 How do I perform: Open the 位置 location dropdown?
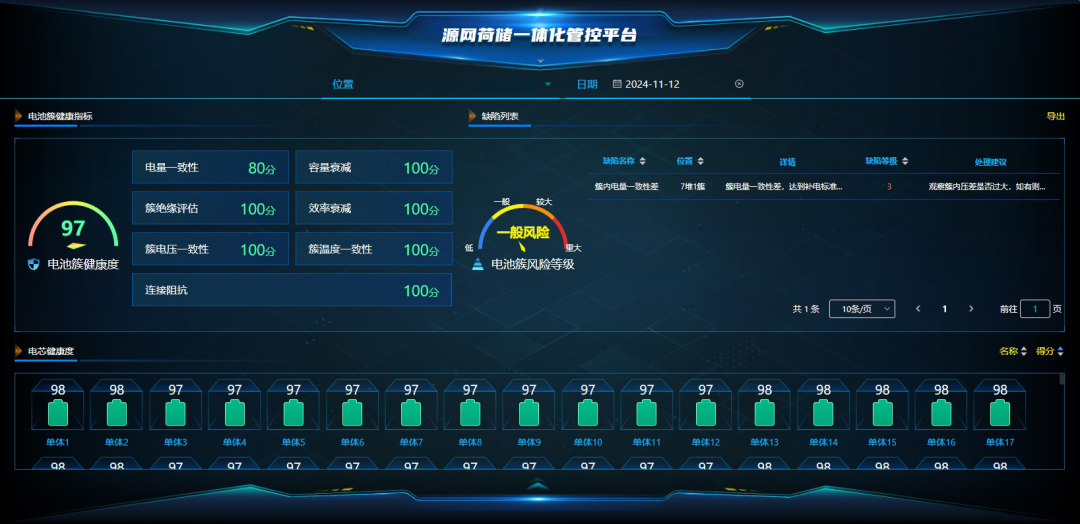(442, 84)
